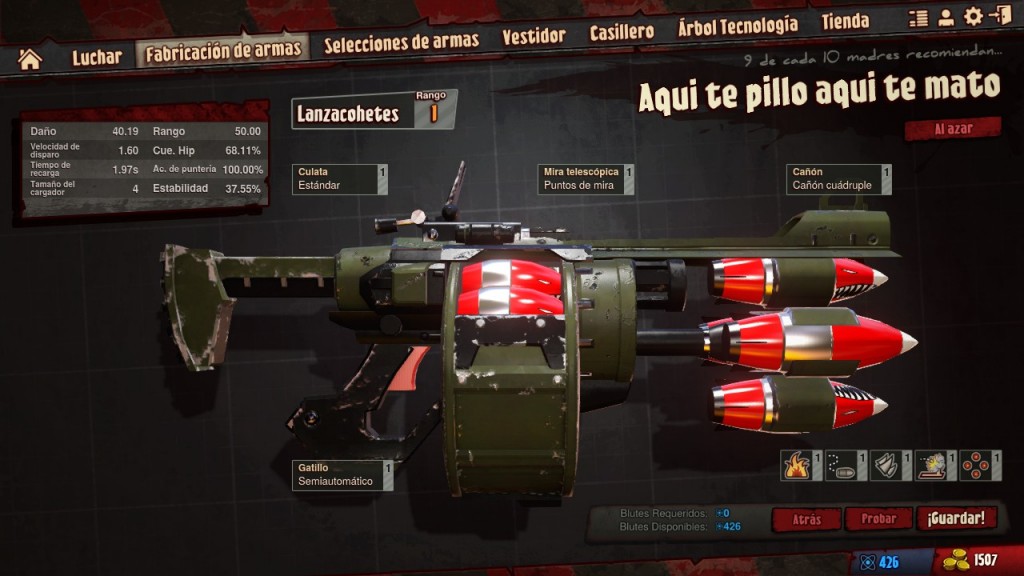Image resolution: width=1024 pixels, height=576 pixels.
Task: Open the Tienda shop tab
Action: (845, 21)
